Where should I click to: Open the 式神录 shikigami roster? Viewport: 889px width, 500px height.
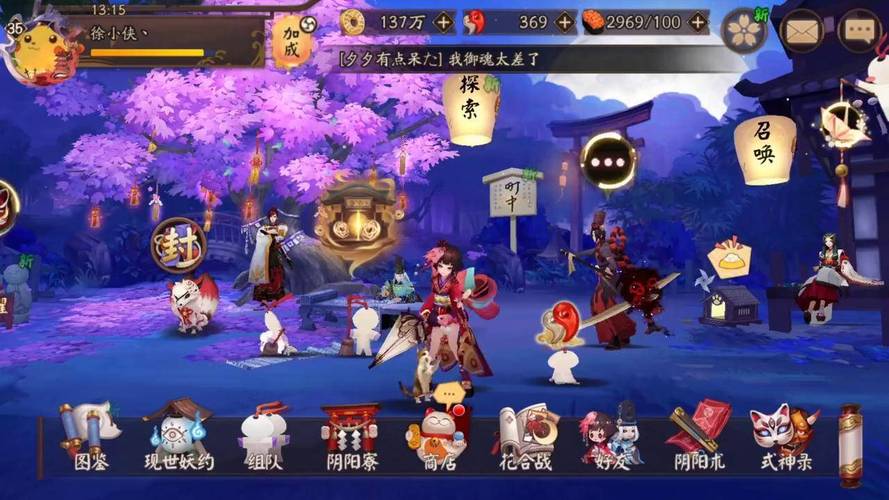(785, 438)
